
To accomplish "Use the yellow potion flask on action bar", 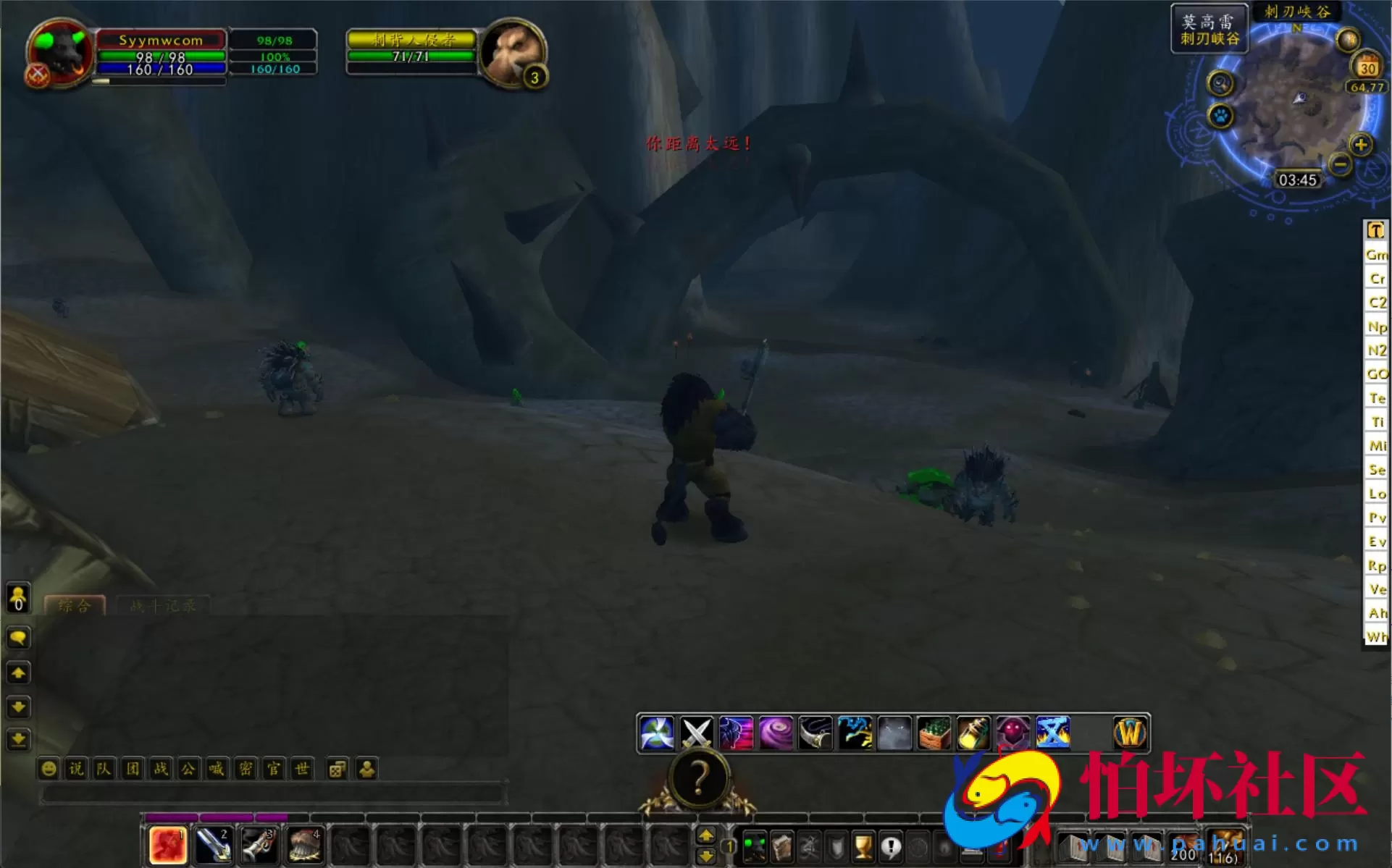I will point(973,733).
